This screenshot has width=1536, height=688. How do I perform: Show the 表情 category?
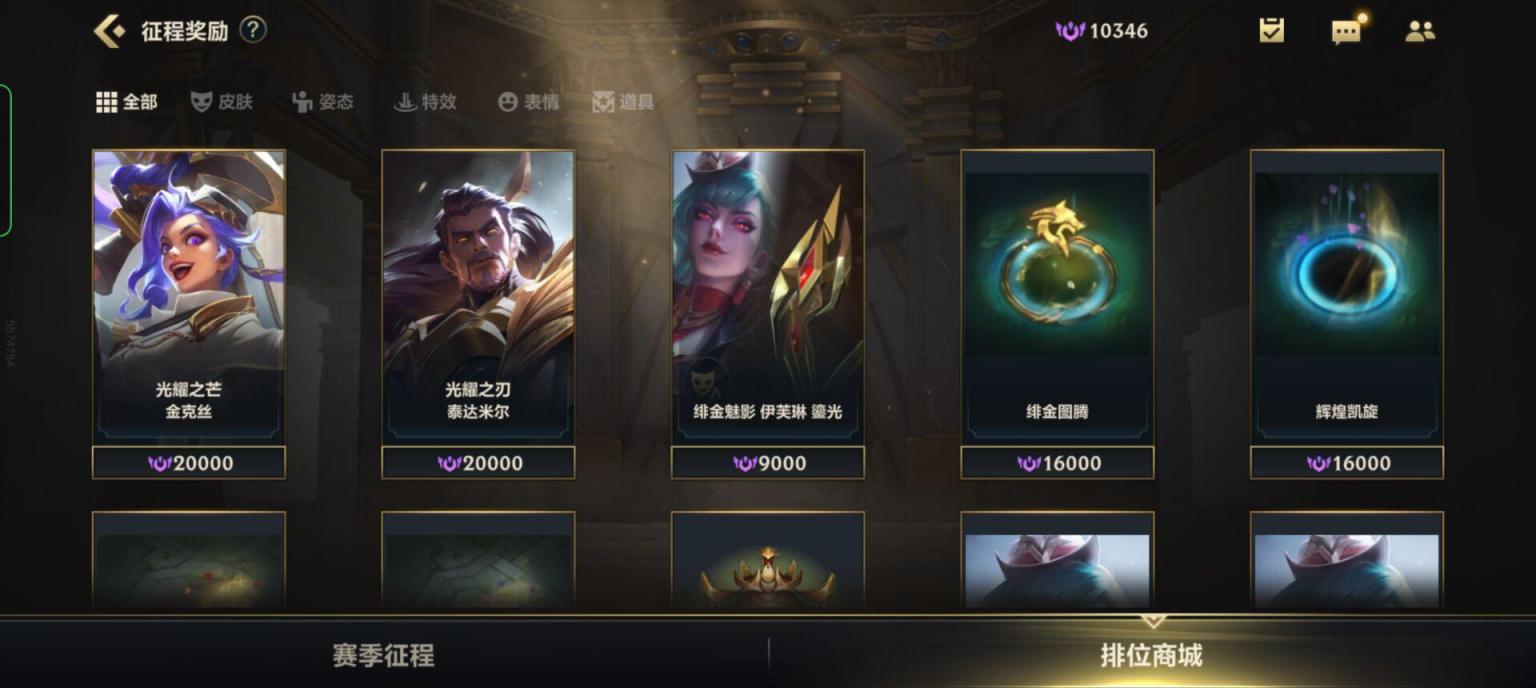529,102
